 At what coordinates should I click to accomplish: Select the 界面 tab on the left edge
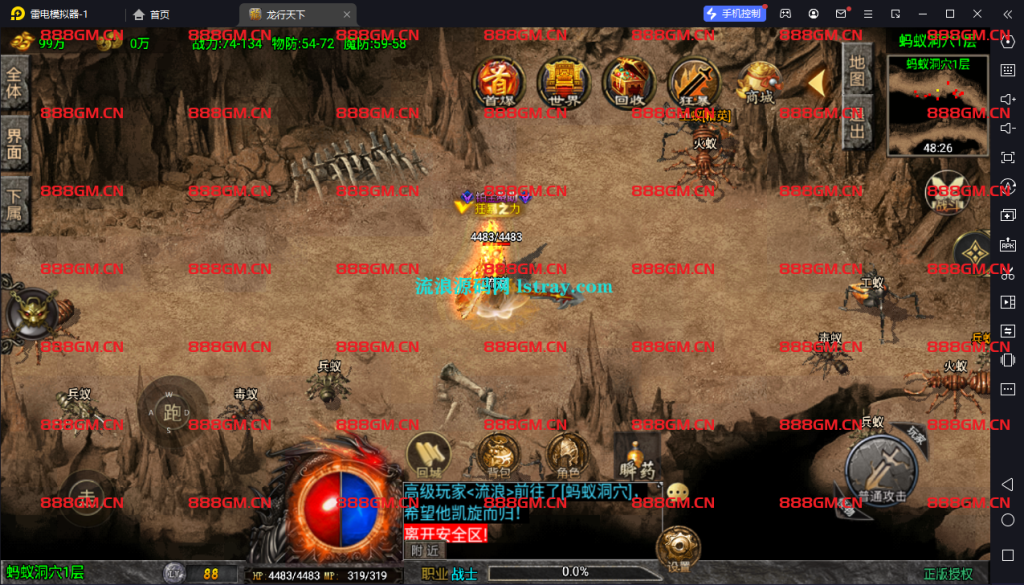(x=14, y=145)
